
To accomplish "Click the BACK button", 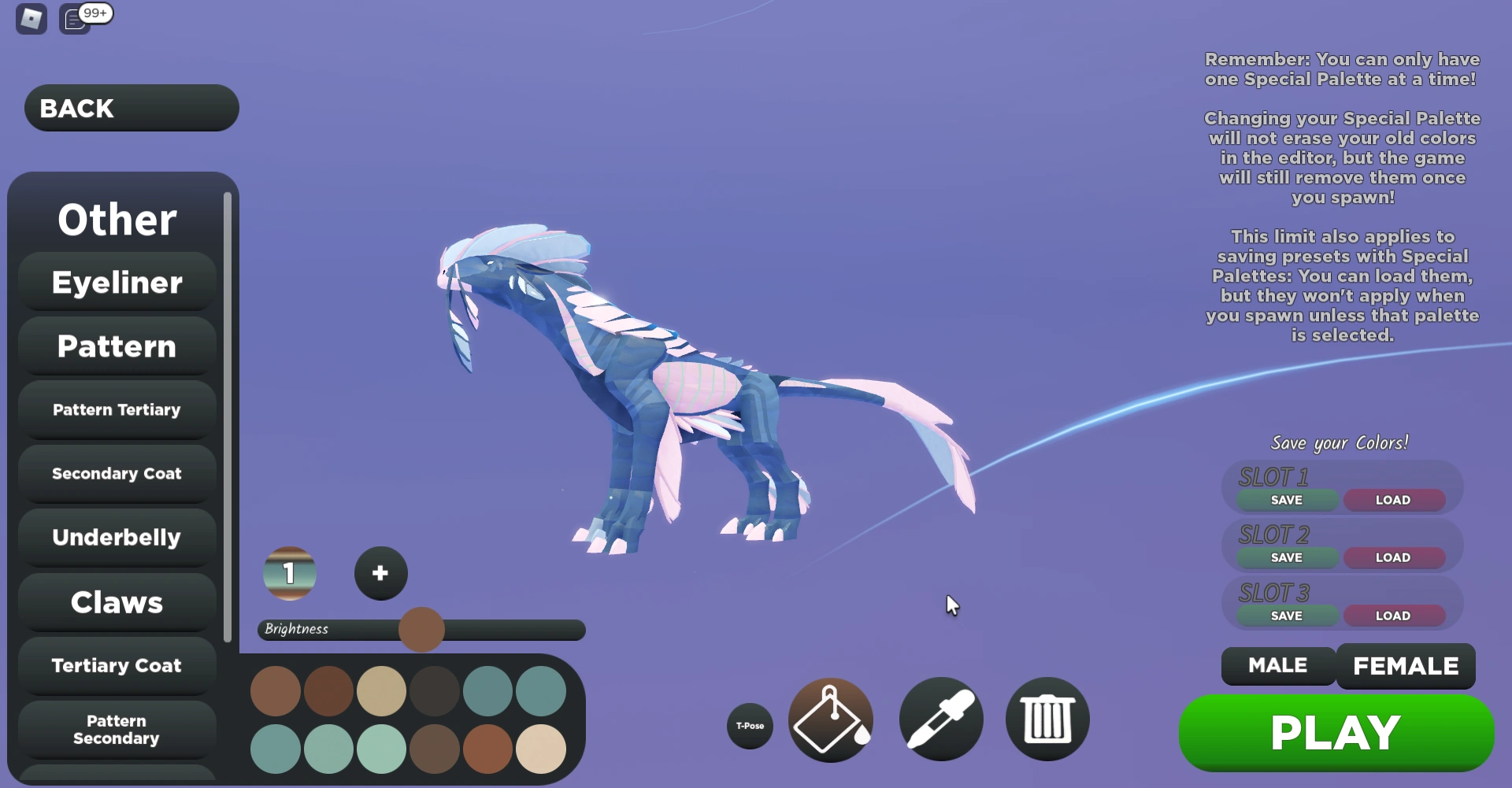I will 131,108.
